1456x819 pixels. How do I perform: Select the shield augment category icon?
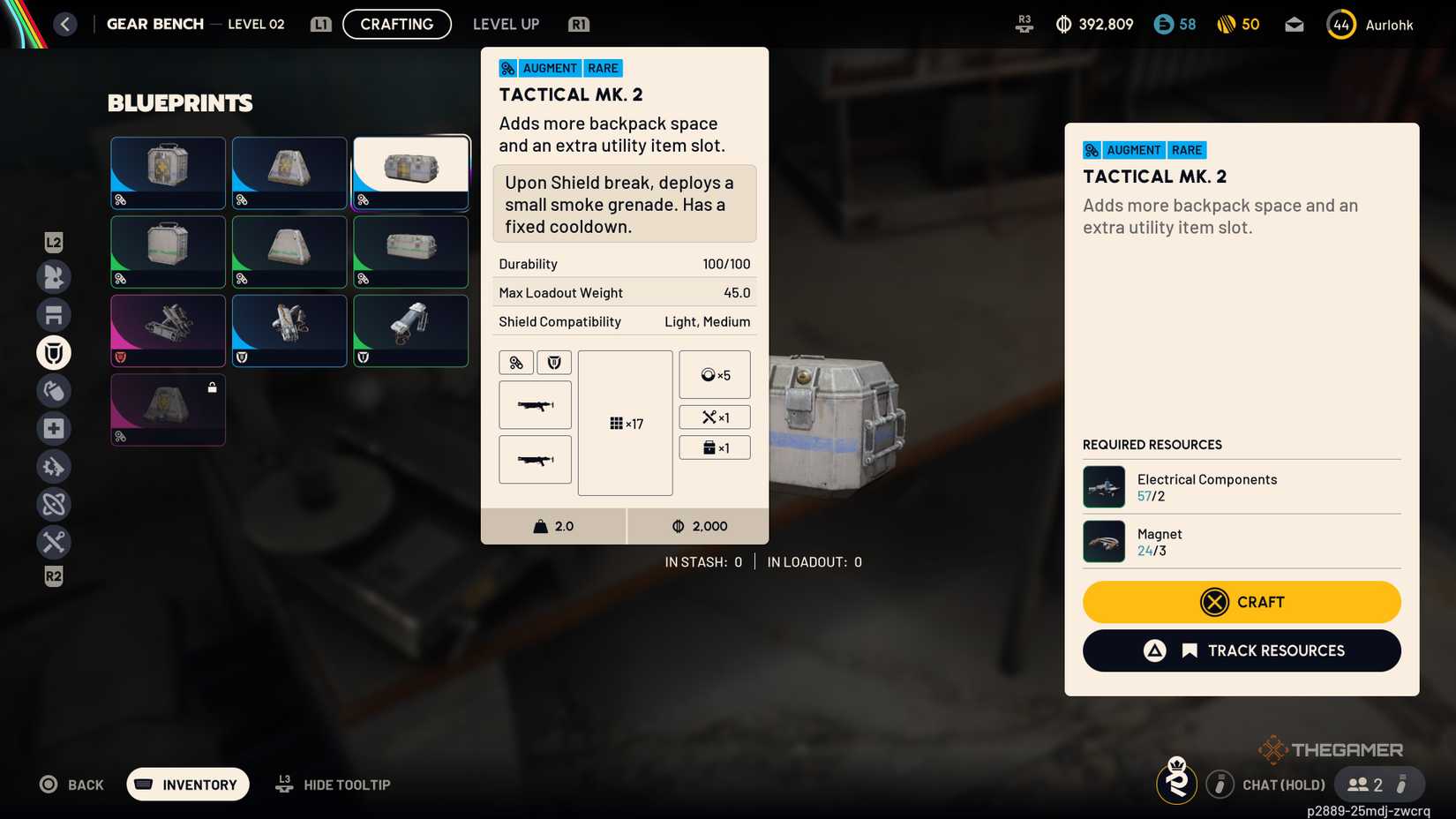pyautogui.click(x=54, y=352)
